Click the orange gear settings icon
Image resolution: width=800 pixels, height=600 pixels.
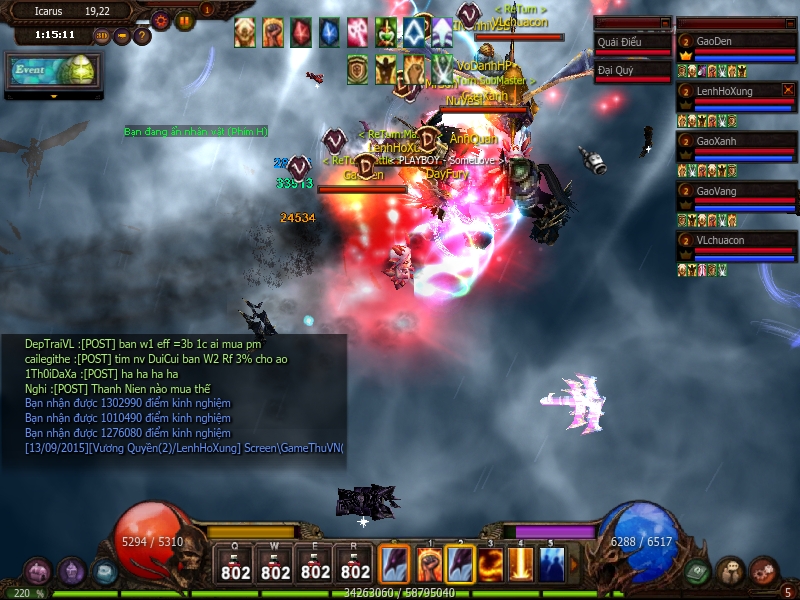click(161, 20)
